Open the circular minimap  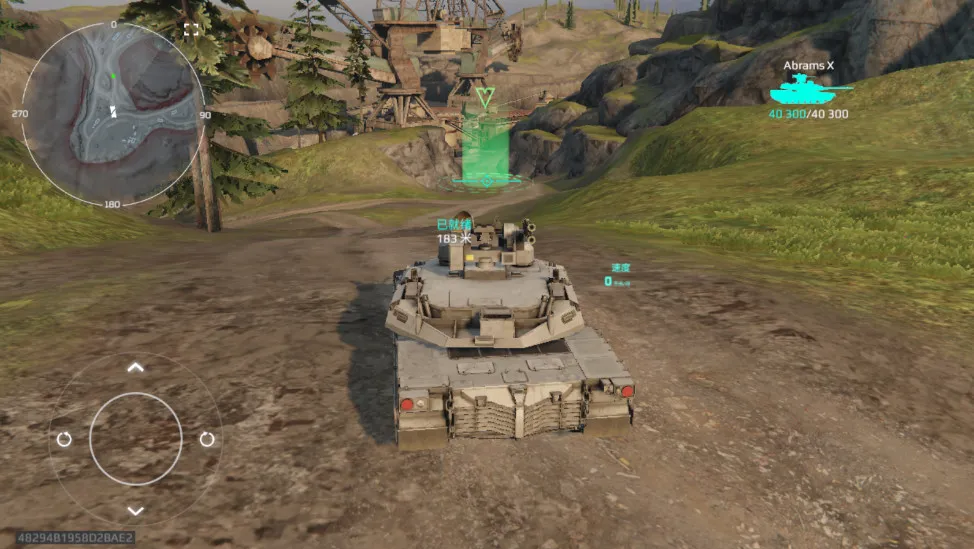112,114
